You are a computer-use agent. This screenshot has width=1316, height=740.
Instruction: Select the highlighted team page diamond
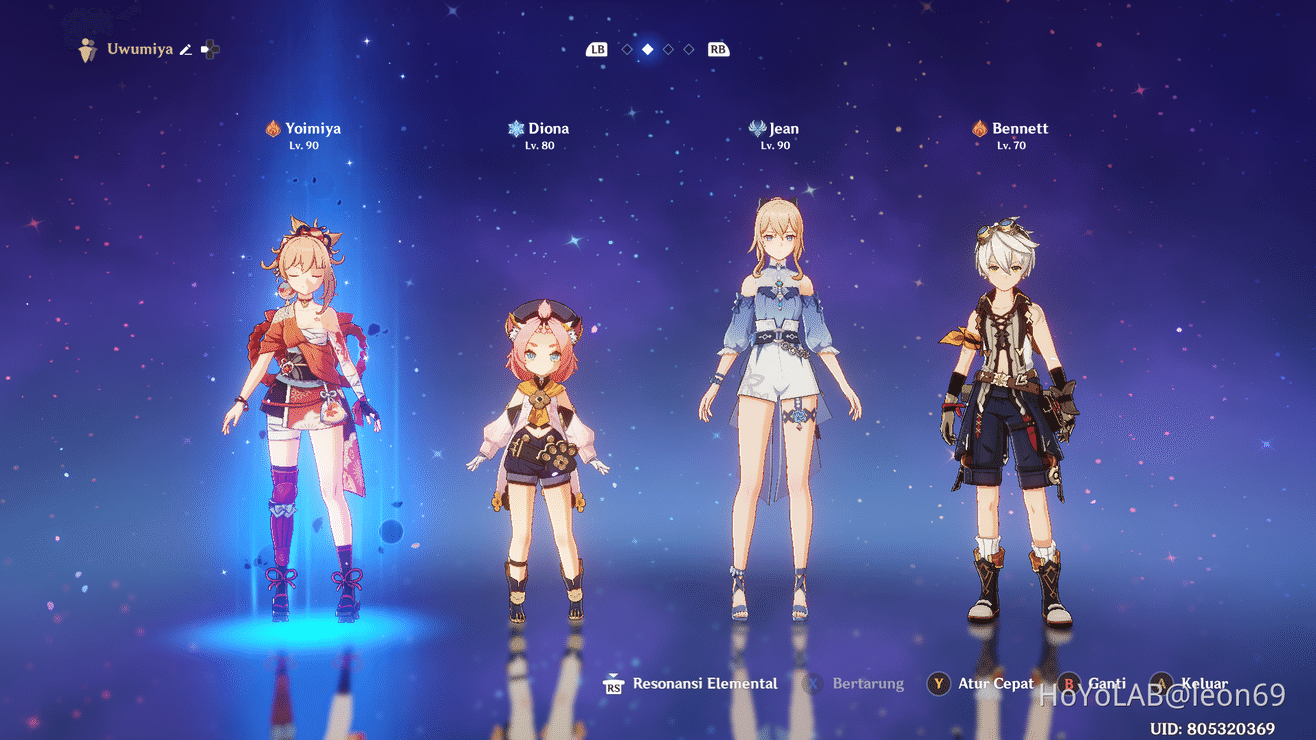(650, 47)
